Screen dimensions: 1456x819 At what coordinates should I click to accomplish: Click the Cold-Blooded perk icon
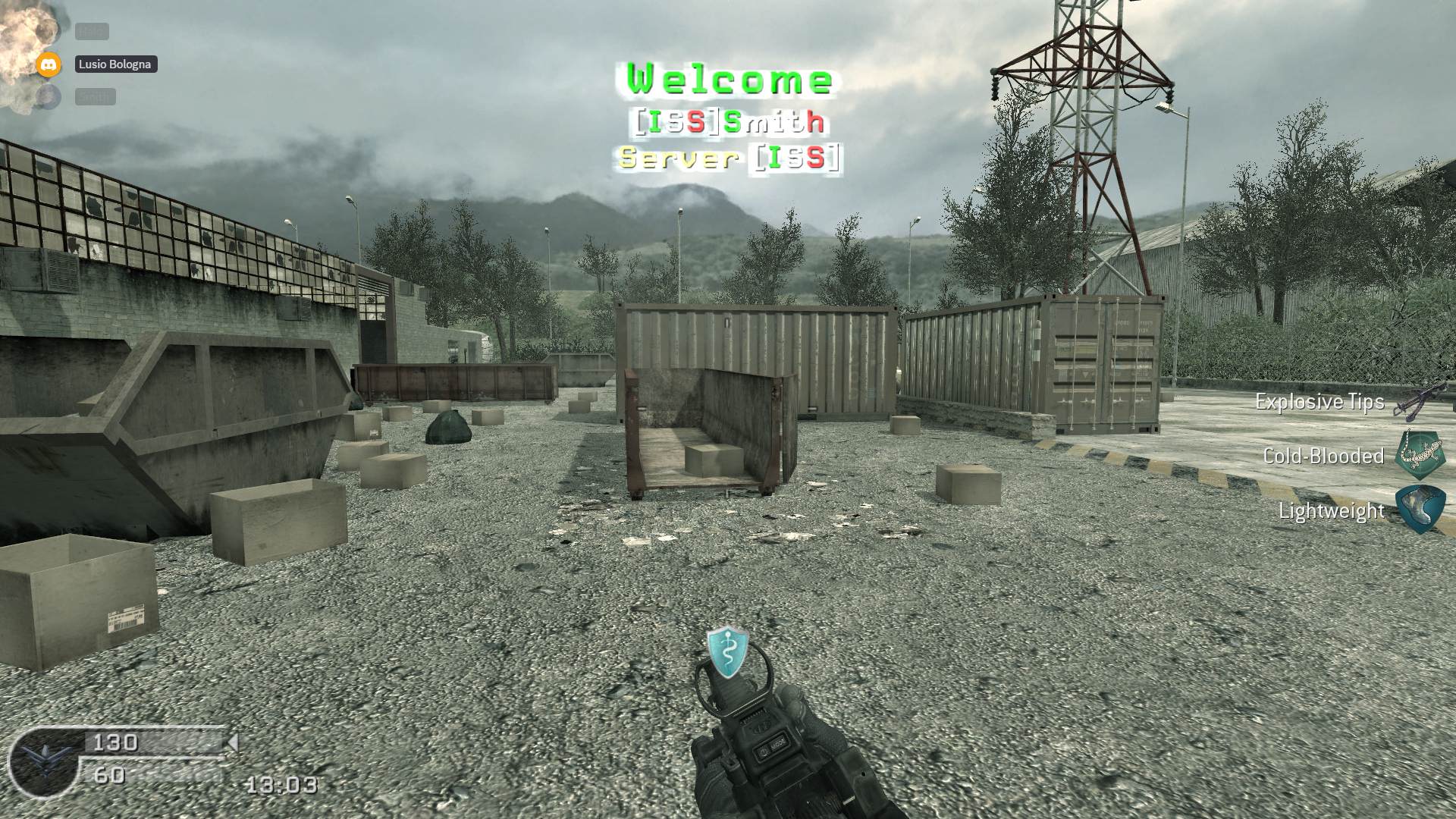[1420, 455]
